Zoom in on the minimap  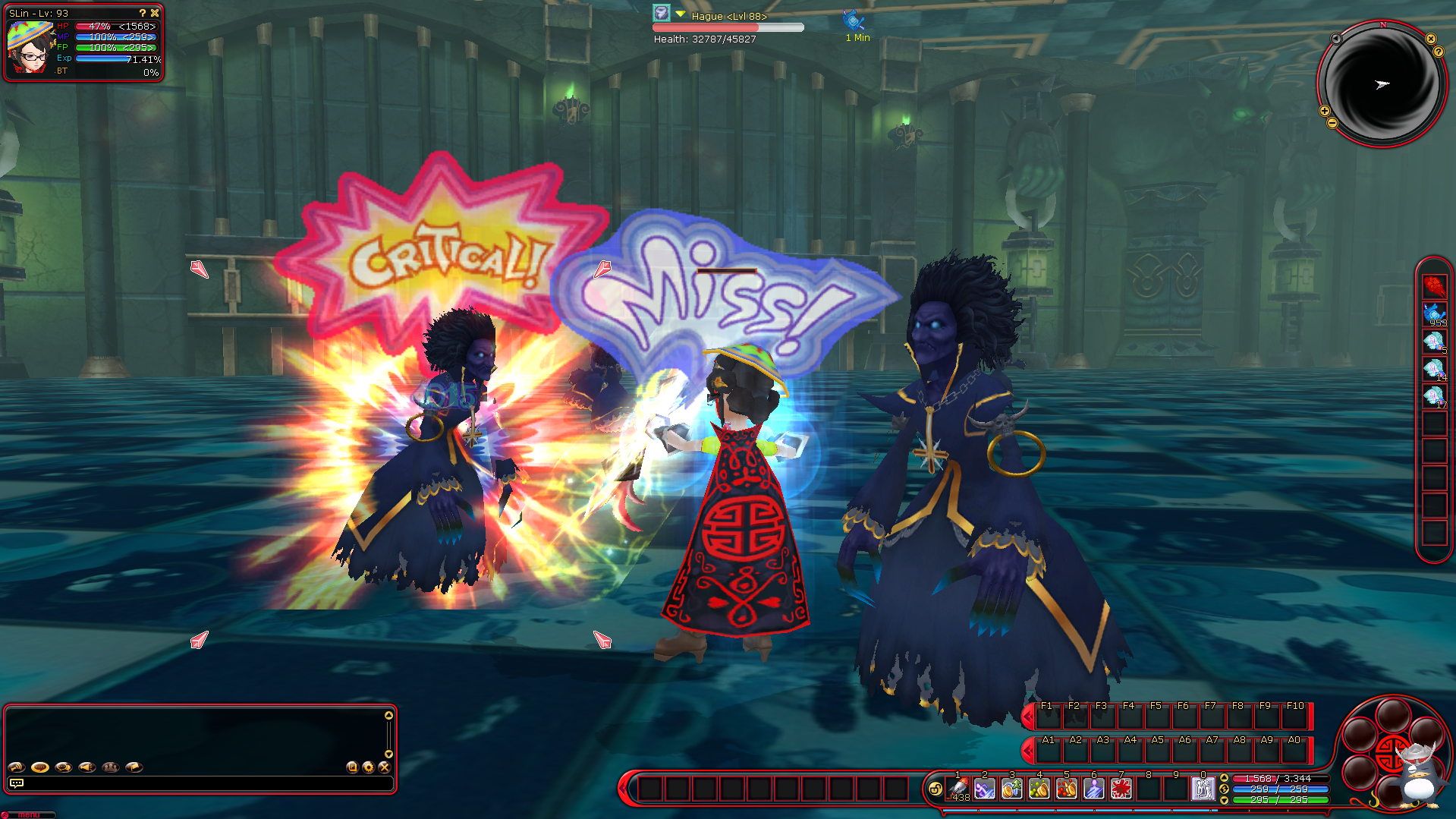1325,111
